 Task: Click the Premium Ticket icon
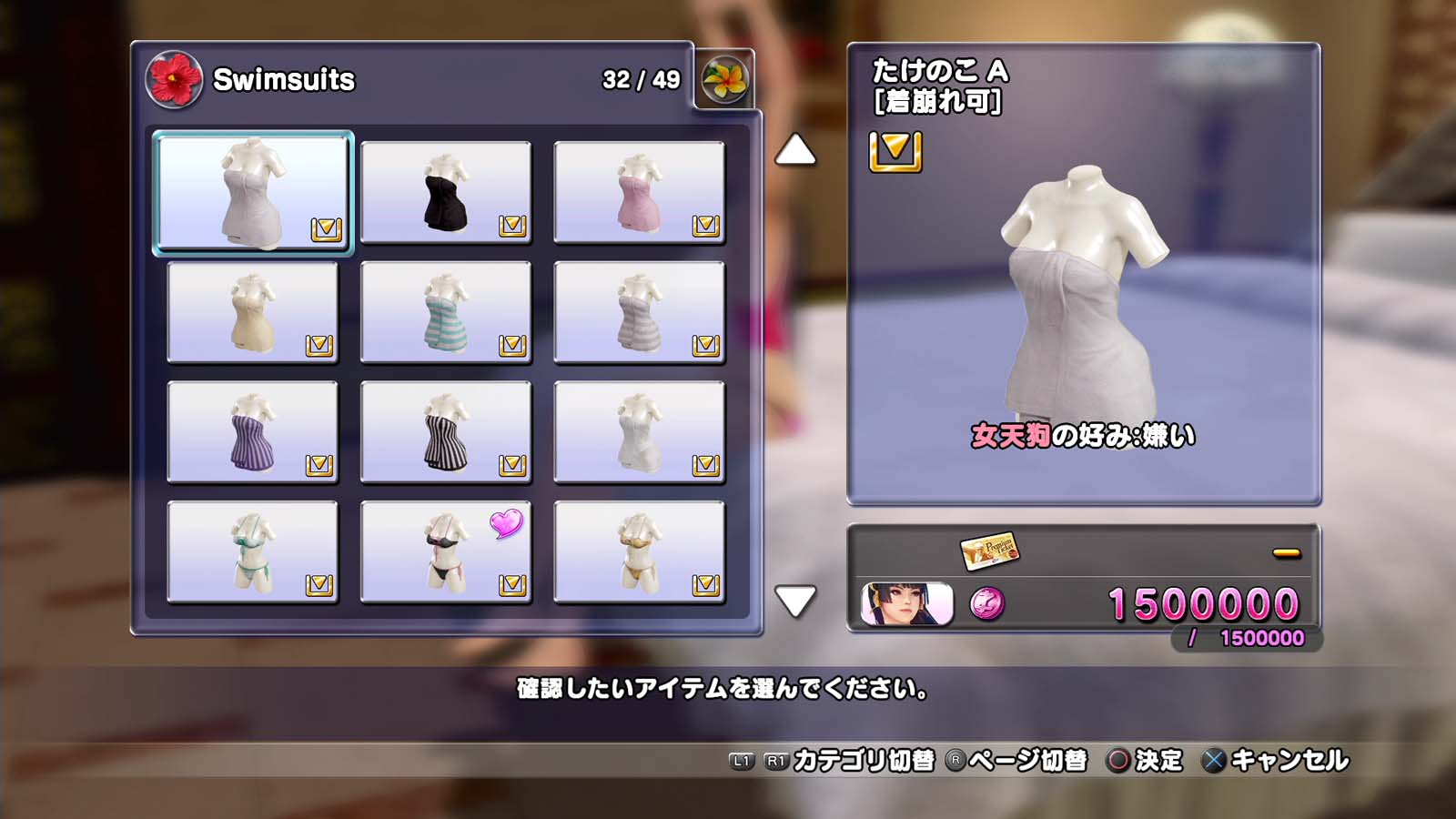[x=989, y=551]
